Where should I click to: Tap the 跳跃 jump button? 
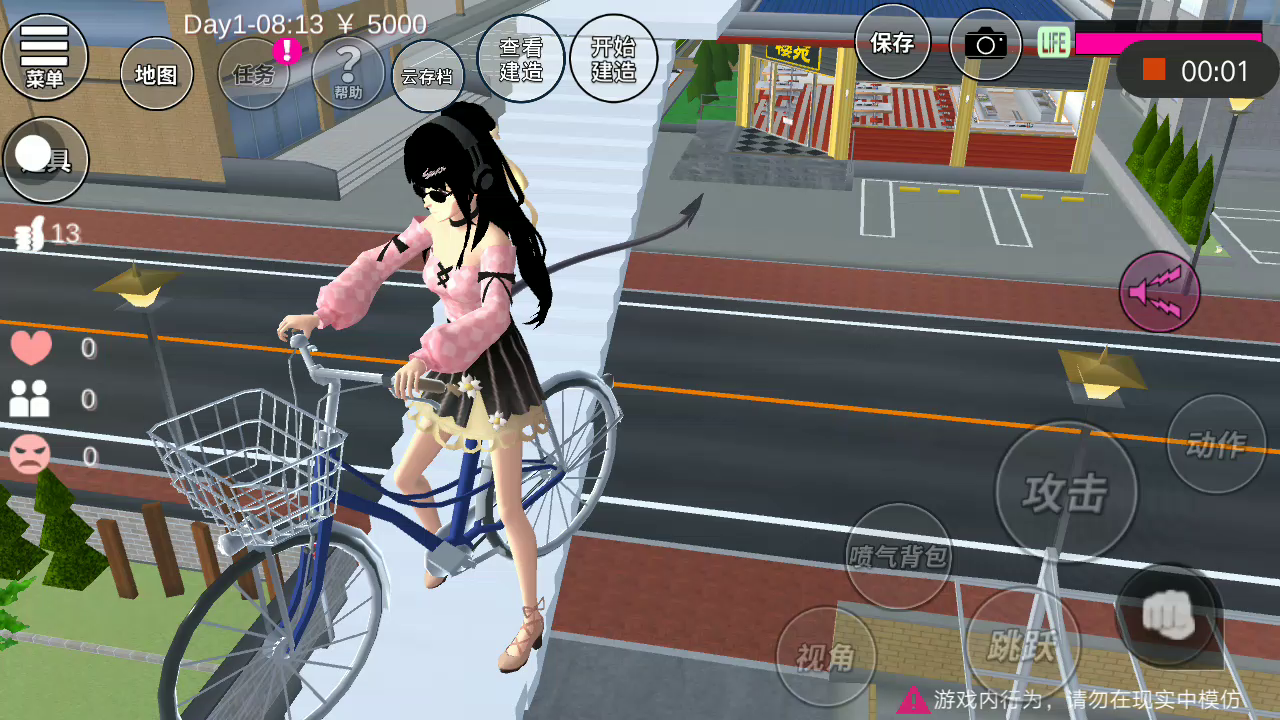coord(1023,645)
